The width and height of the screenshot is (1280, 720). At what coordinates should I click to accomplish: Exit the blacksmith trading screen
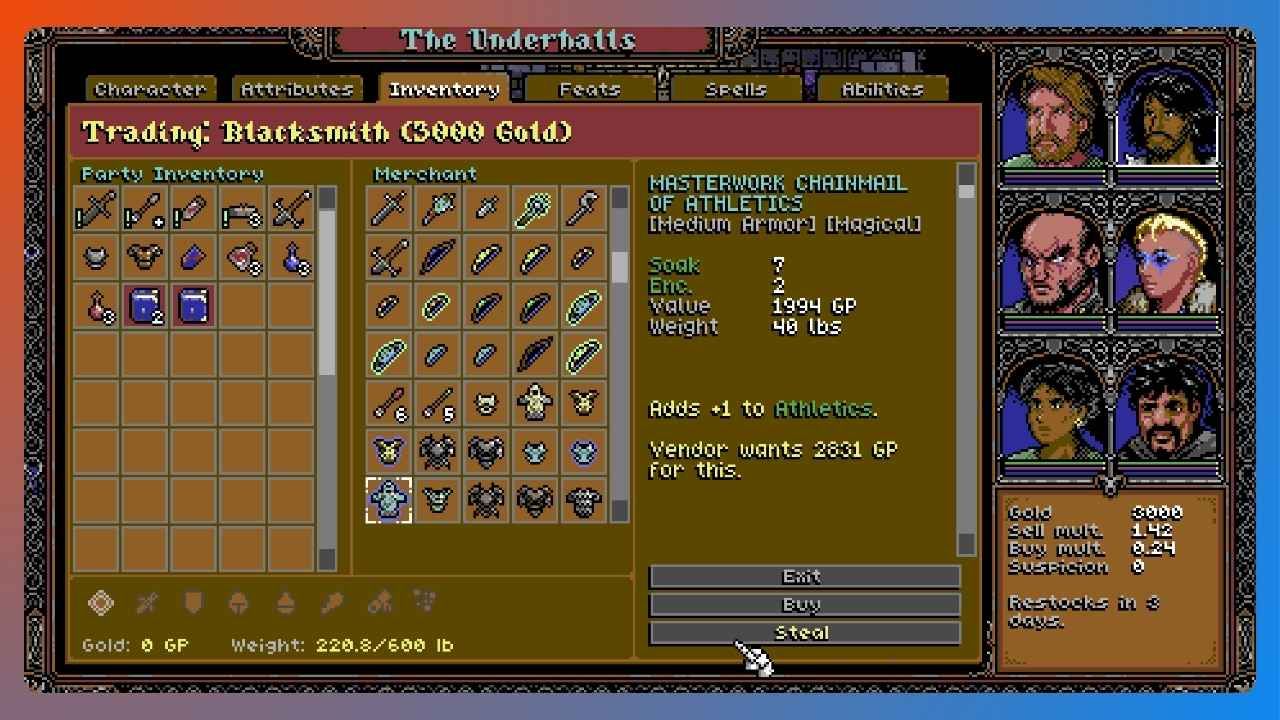pos(804,576)
